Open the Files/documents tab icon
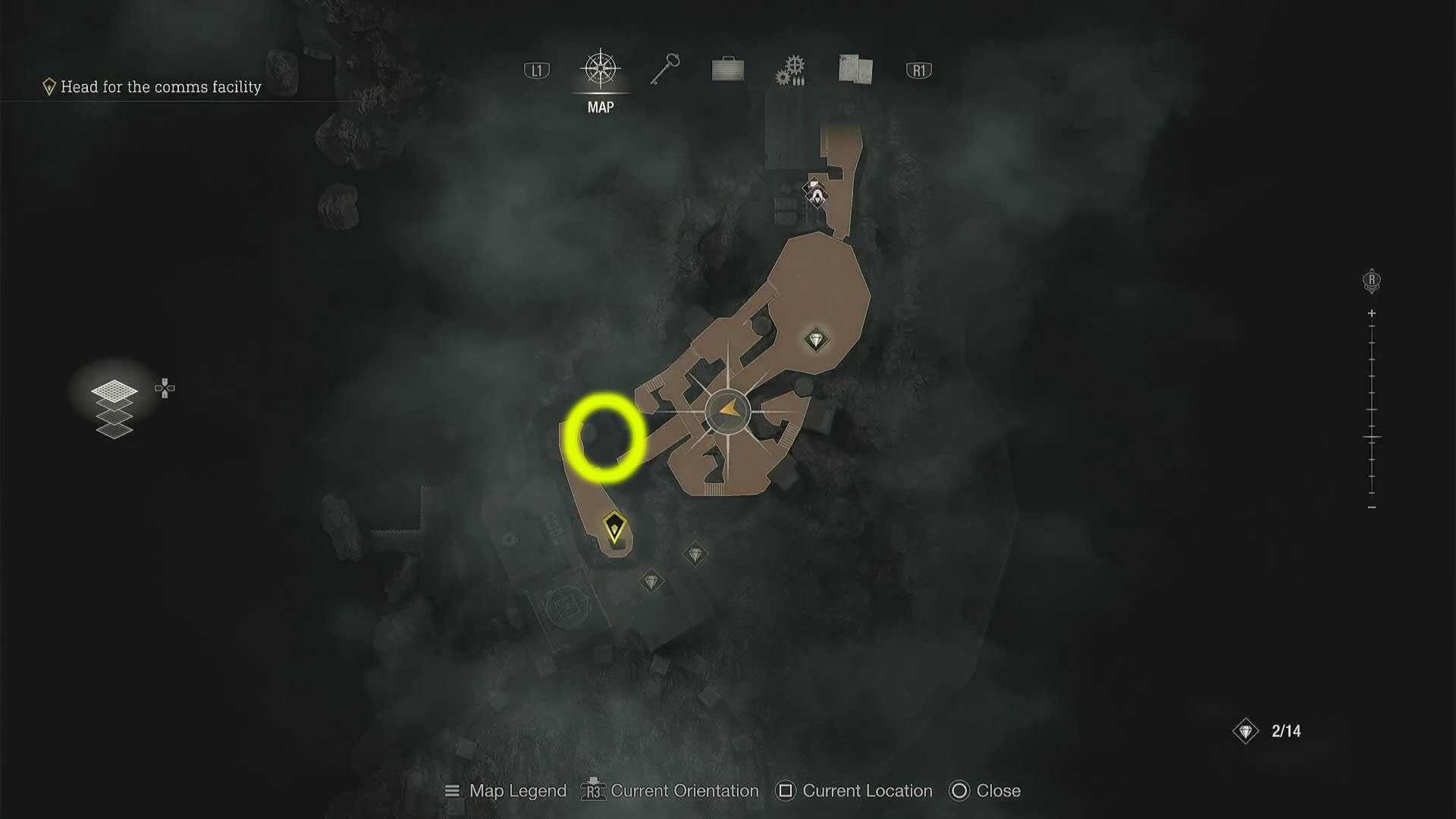Viewport: 1456px width, 819px height. click(x=855, y=68)
